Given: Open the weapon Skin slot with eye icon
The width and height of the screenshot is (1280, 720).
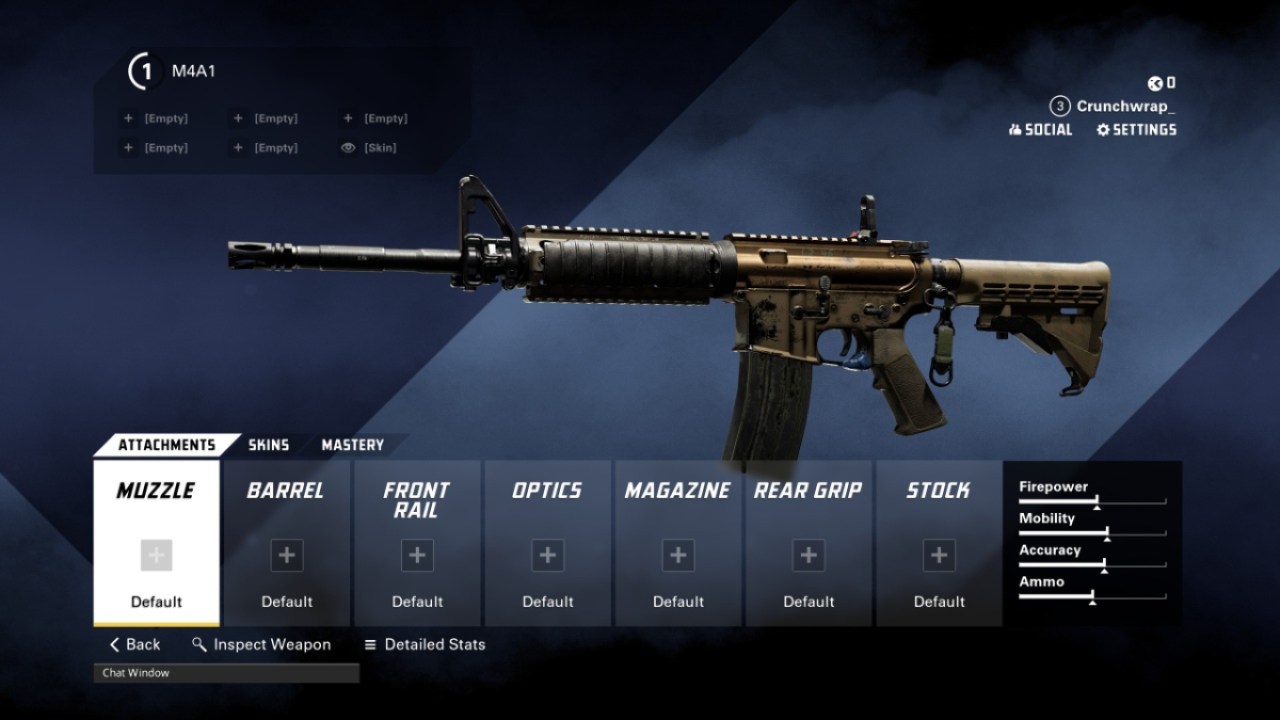Looking at the screenshot, I should click(370, 148).
